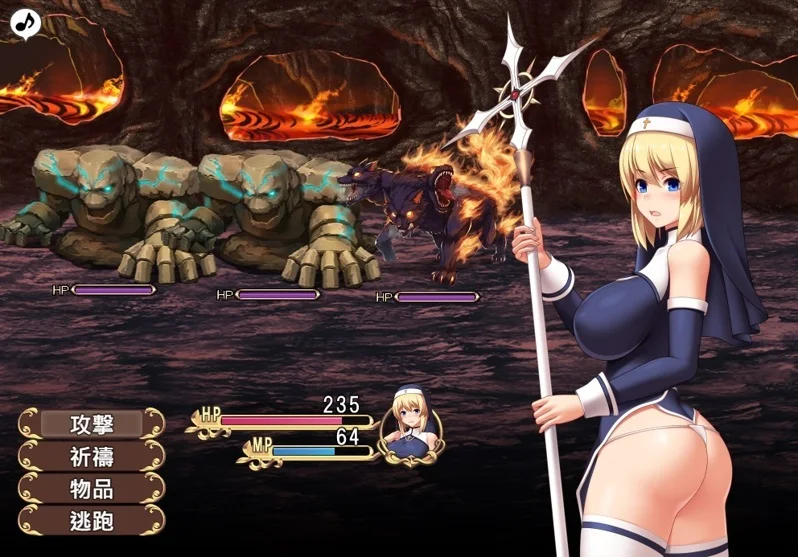Toggle the music note sound icon
The height and width of the screenshot is (557, 798).
click(x=25, y=21)
